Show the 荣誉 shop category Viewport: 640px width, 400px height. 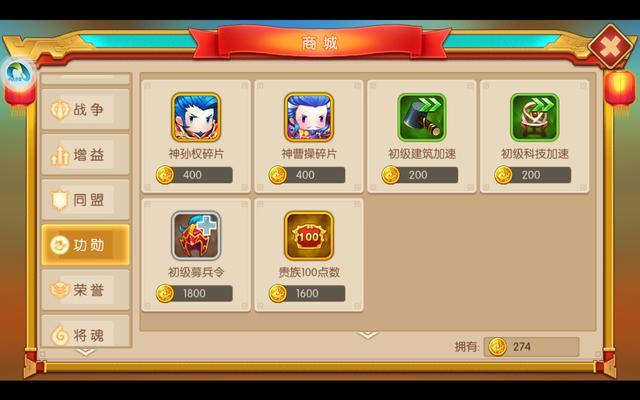85,289
